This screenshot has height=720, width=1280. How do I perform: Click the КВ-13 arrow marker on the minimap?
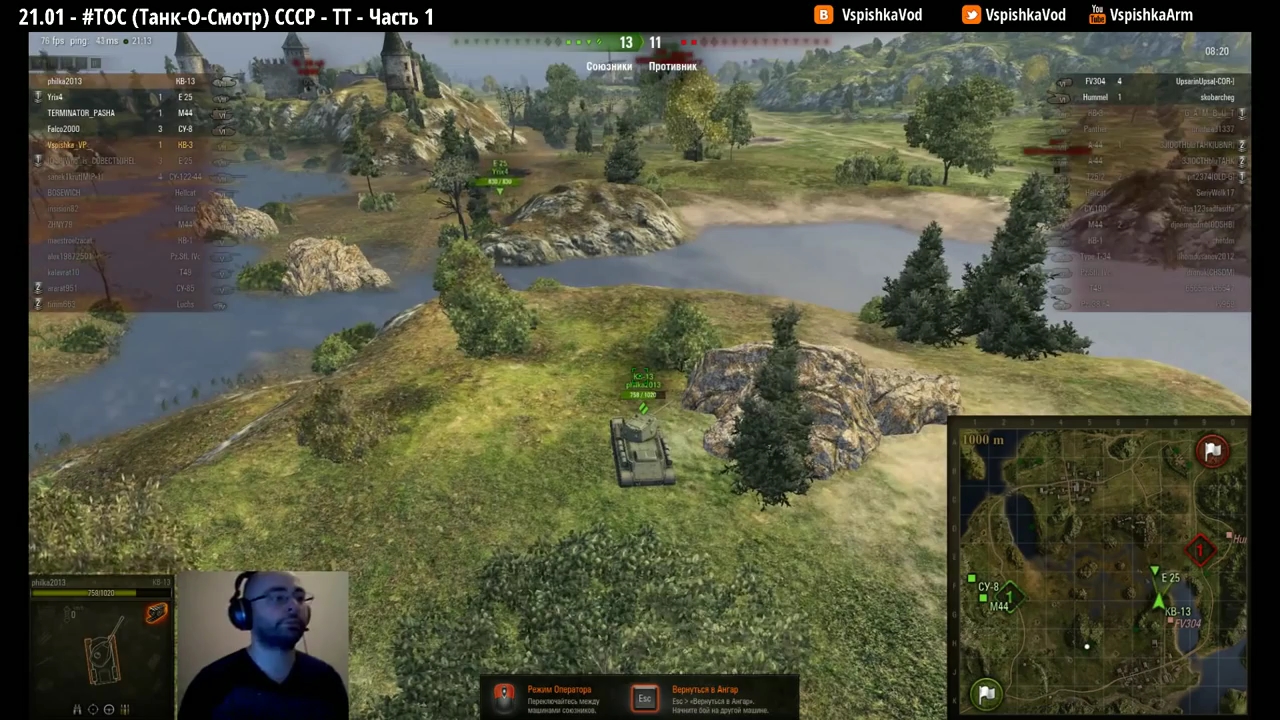(x=1159, y=601)
